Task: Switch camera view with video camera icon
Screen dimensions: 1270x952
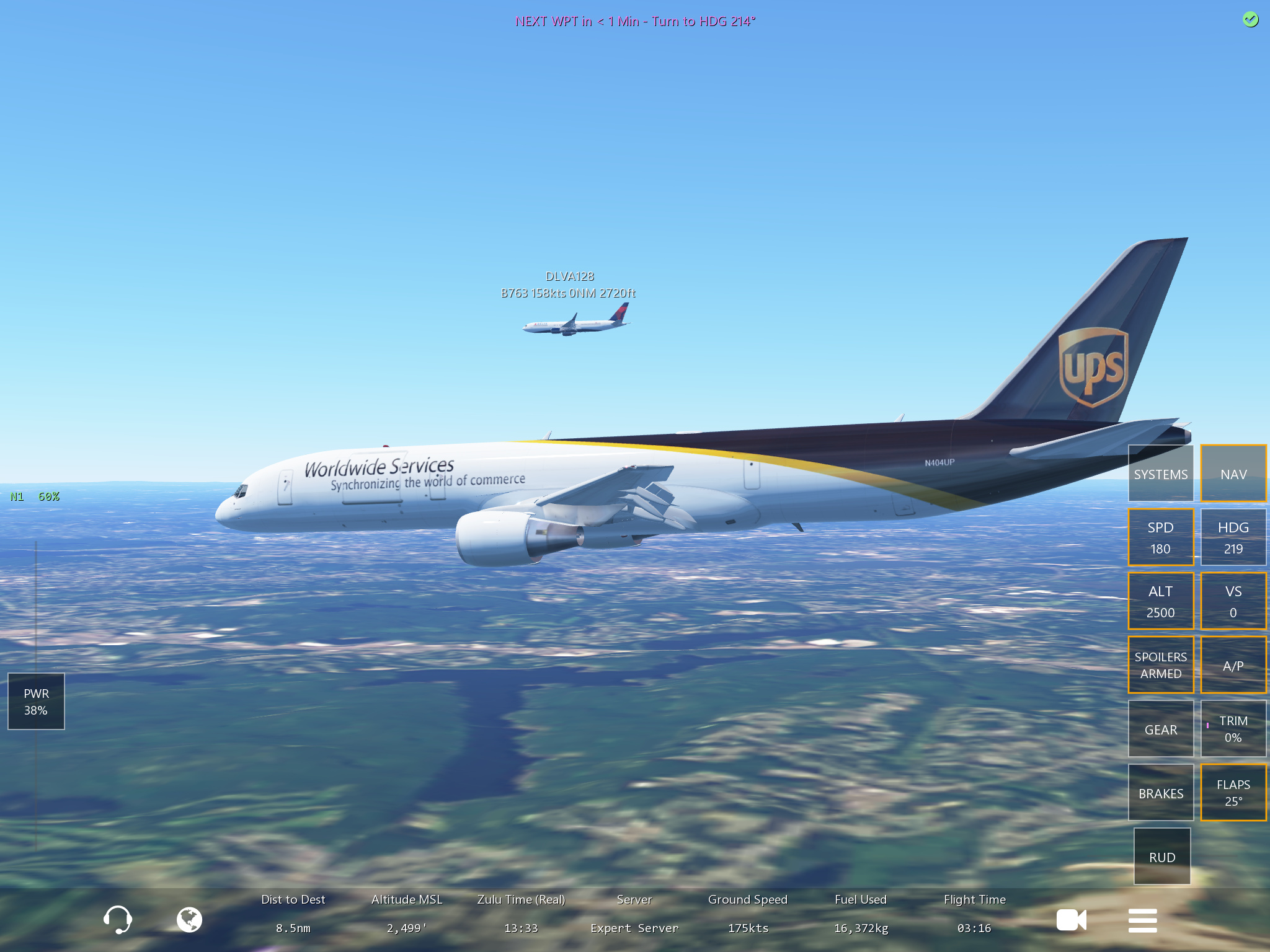Action: tap(1071, 920)
